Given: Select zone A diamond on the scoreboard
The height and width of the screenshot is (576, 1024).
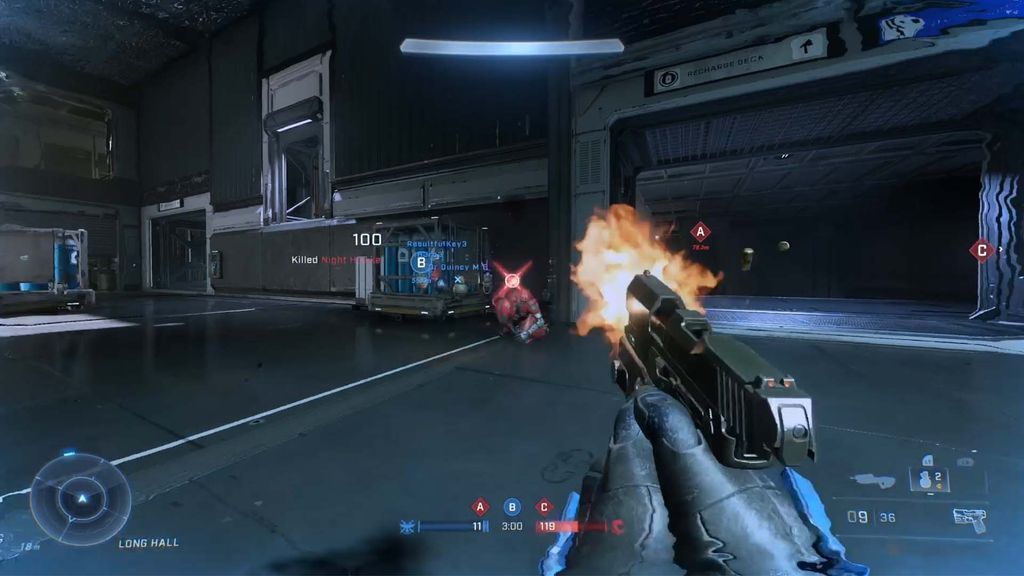Looking at the screenshot, I should (480, 506).
